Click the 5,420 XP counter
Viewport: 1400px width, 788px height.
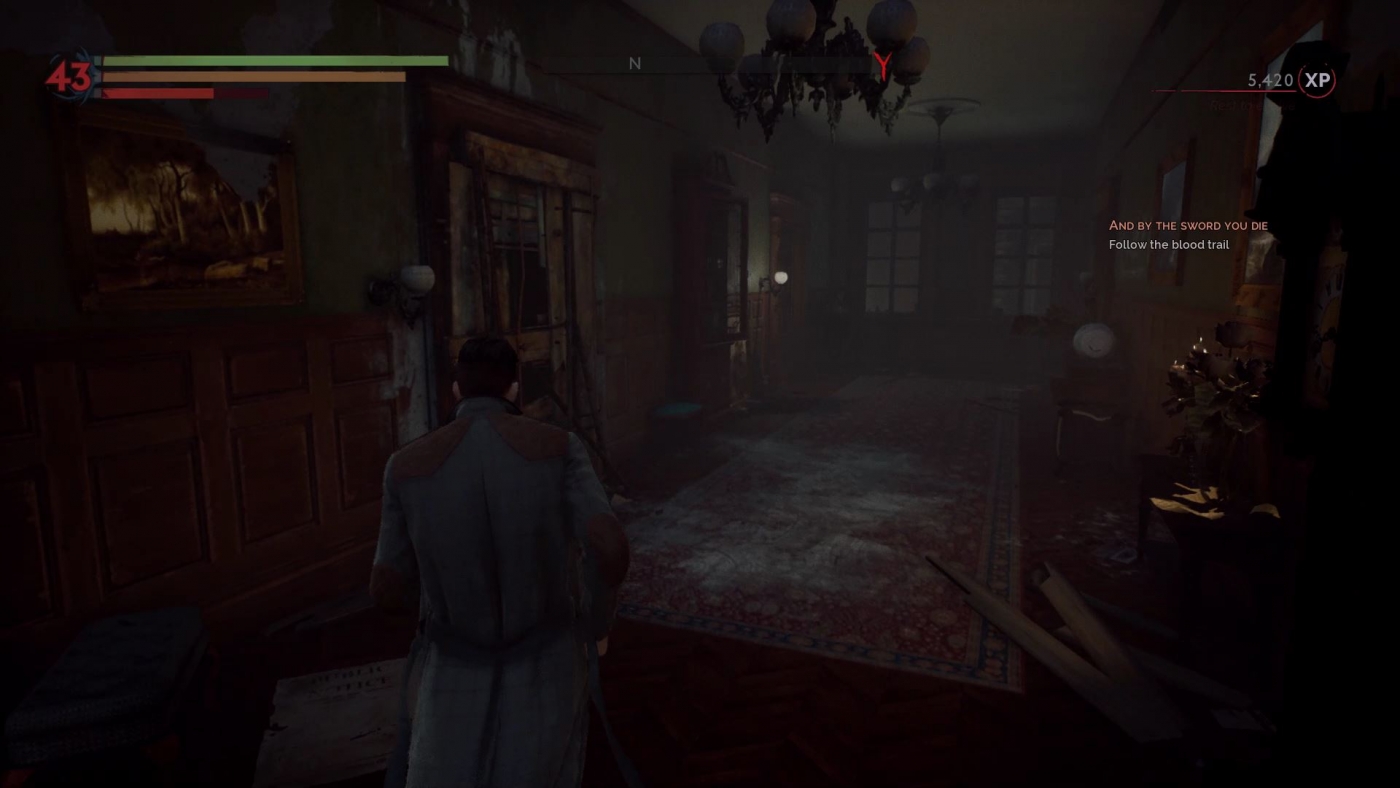(x=1268, y=79)
